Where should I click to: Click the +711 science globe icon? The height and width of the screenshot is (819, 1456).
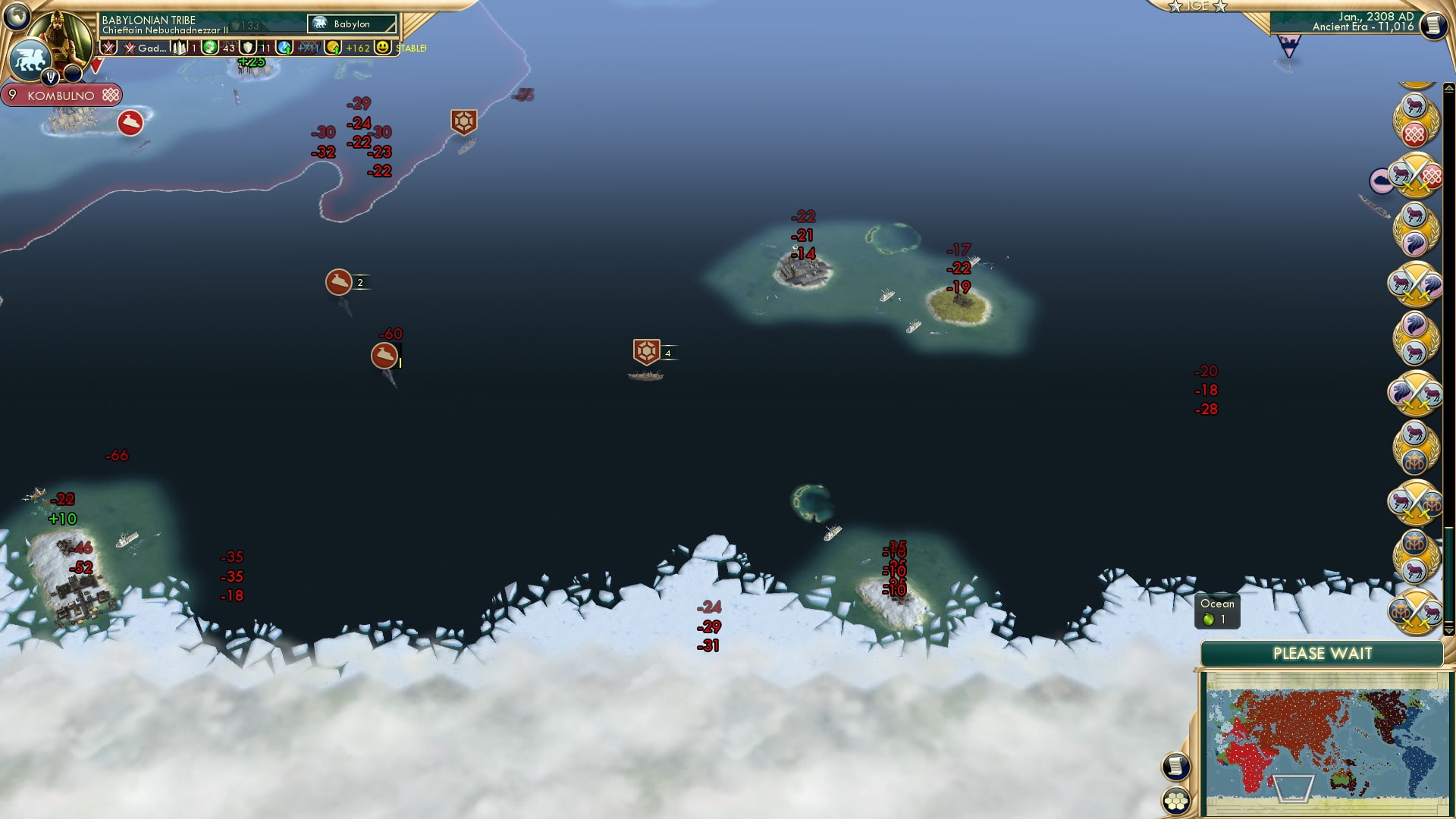click(285, 47)
